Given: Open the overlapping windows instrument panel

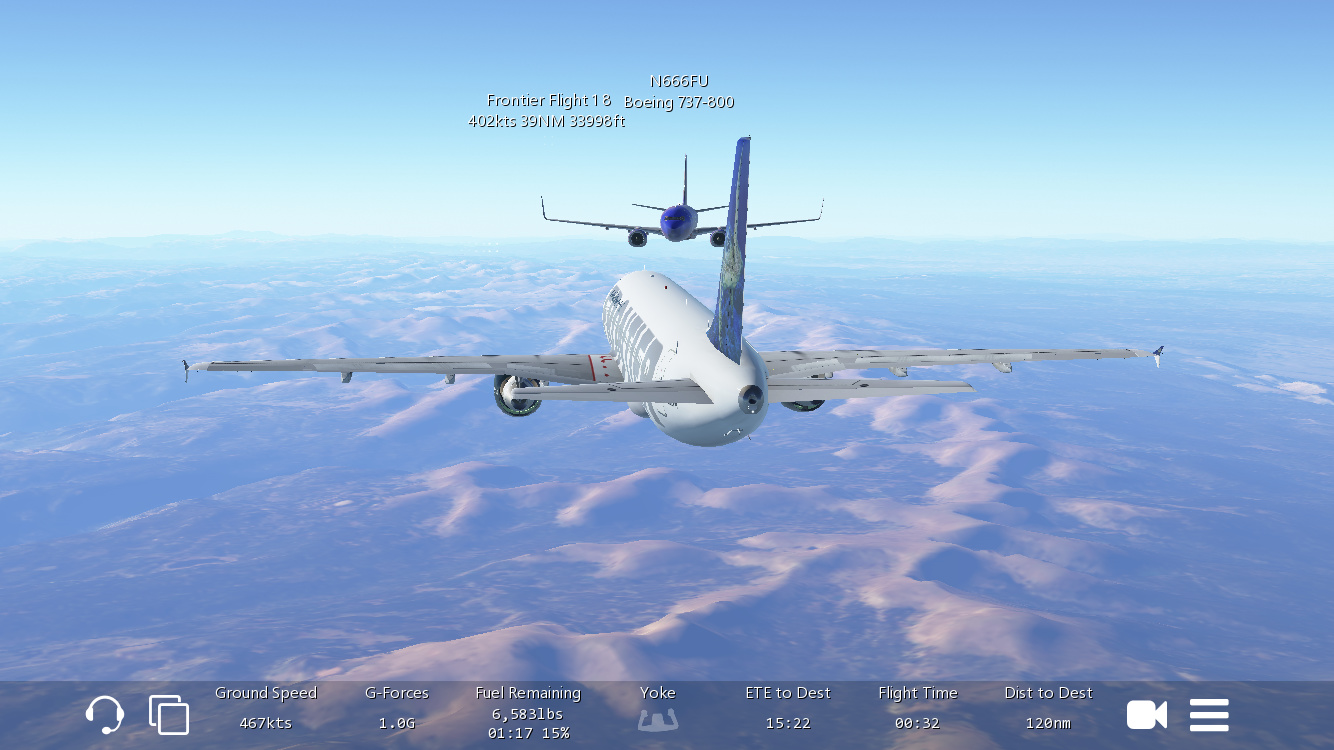Looking at the screenshot, I should (x=169, y=715).
